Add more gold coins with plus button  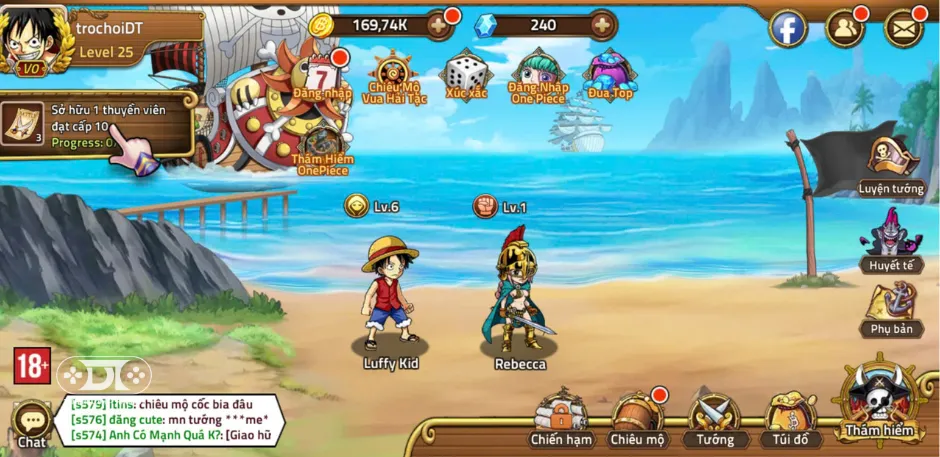coord(438,26)
